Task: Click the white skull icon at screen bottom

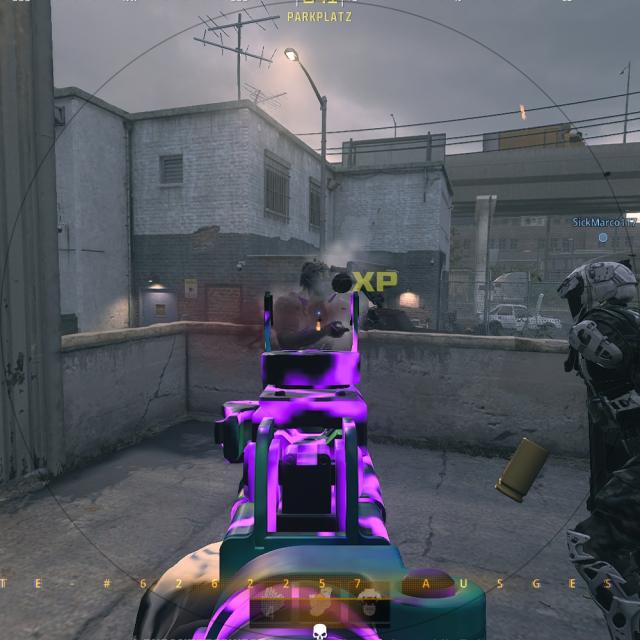Action: tap(320, 631)
